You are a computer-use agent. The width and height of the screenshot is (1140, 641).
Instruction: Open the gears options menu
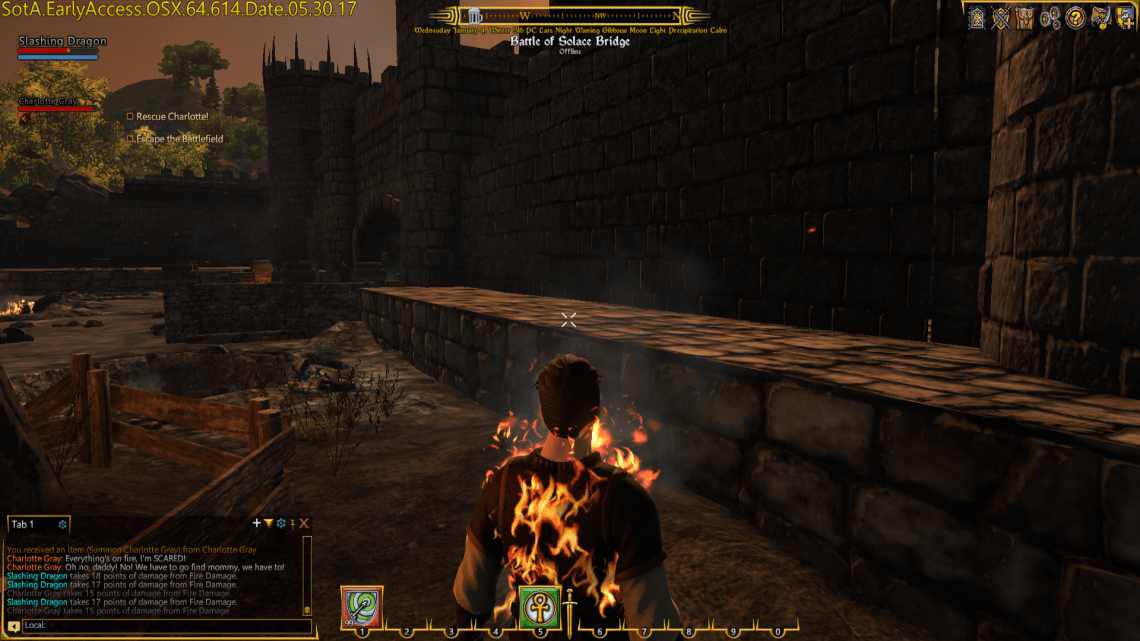[1050, 17]
